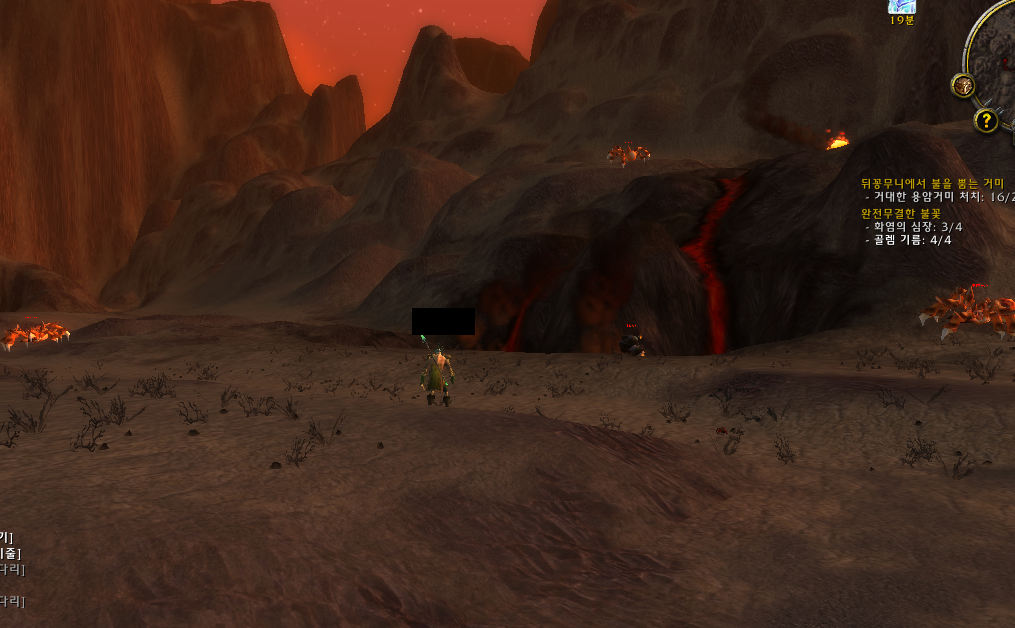Select the buff icon showing 19분
The height and width of the screenshot is (628, 1015).
coord(902,6)
